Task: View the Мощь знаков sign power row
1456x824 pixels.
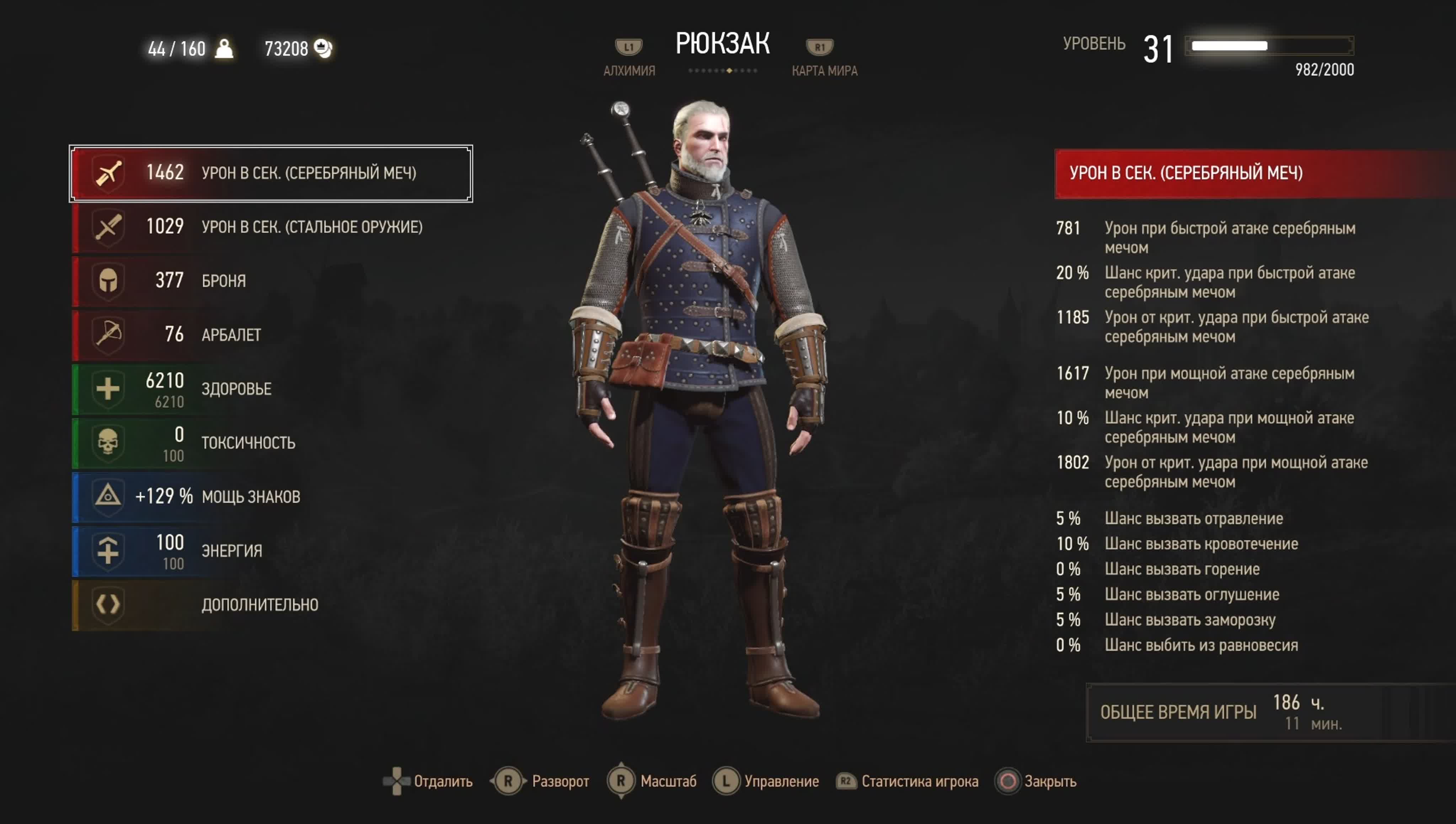Action: (271, 496)
